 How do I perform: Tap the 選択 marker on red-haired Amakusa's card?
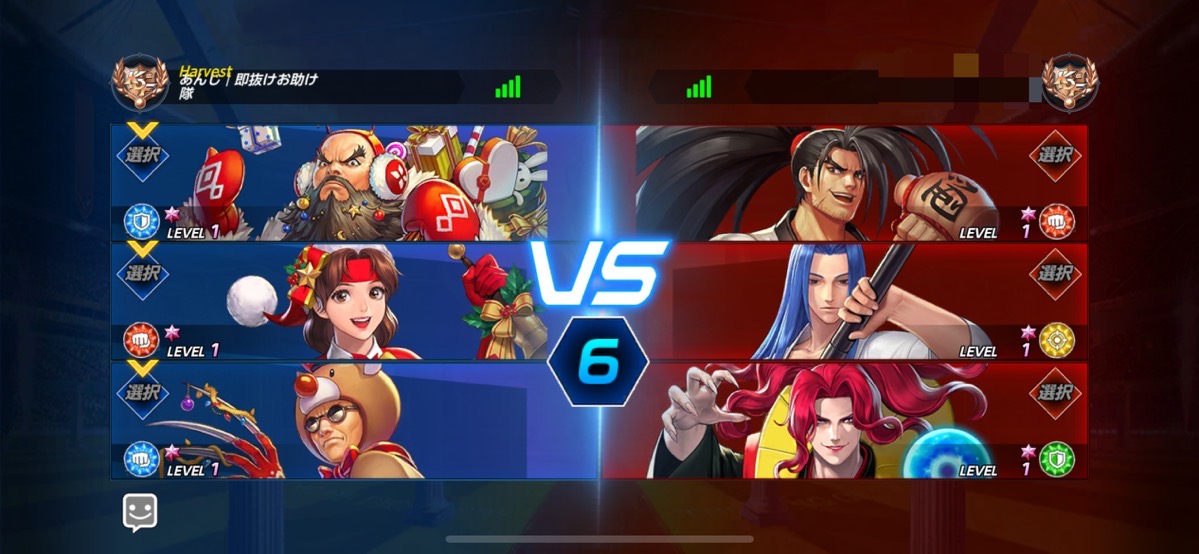click(x=1056, y=392)
